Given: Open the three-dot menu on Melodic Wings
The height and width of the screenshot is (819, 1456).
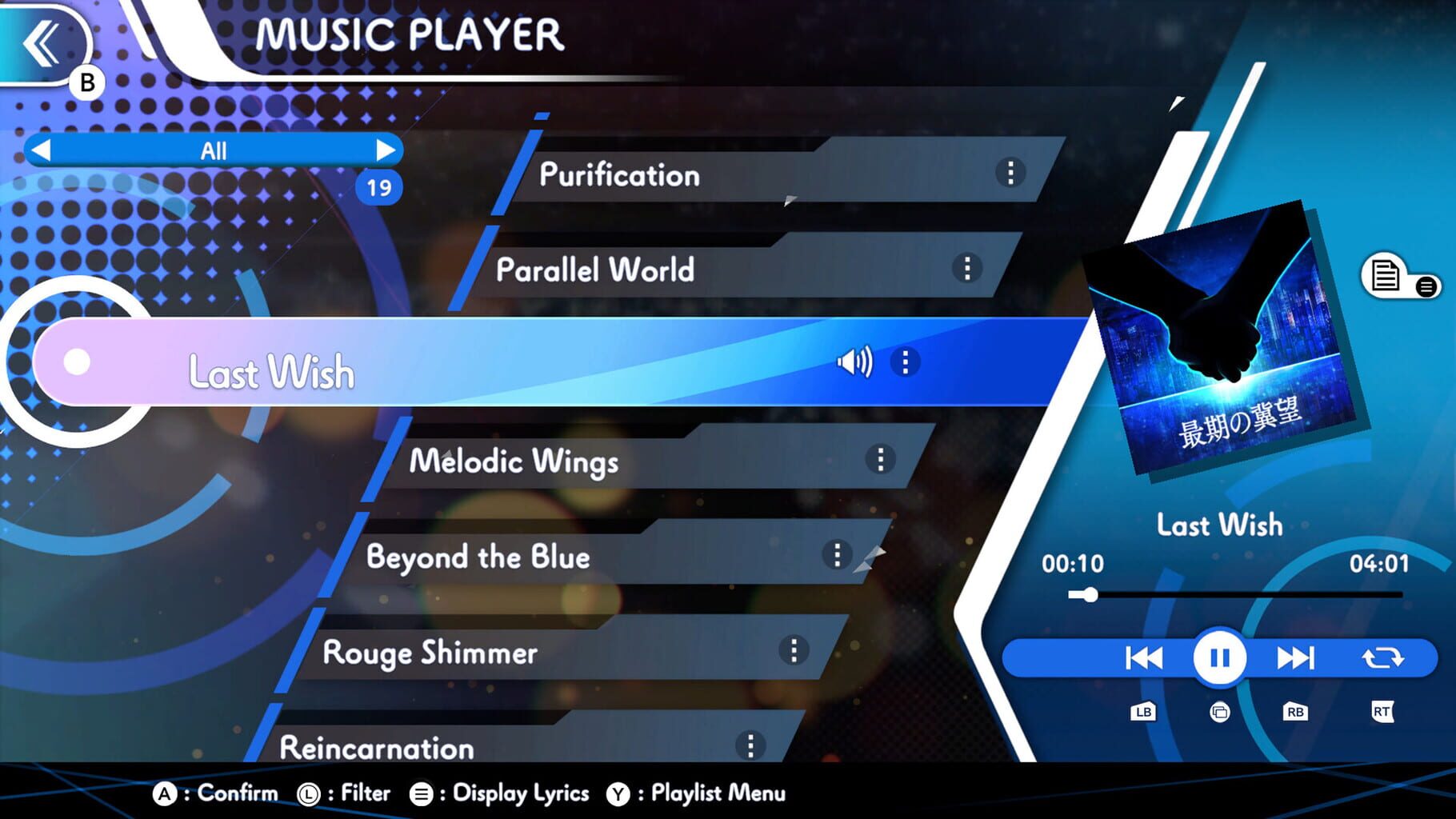Looking at the screenshot, I should click(879, 459).
